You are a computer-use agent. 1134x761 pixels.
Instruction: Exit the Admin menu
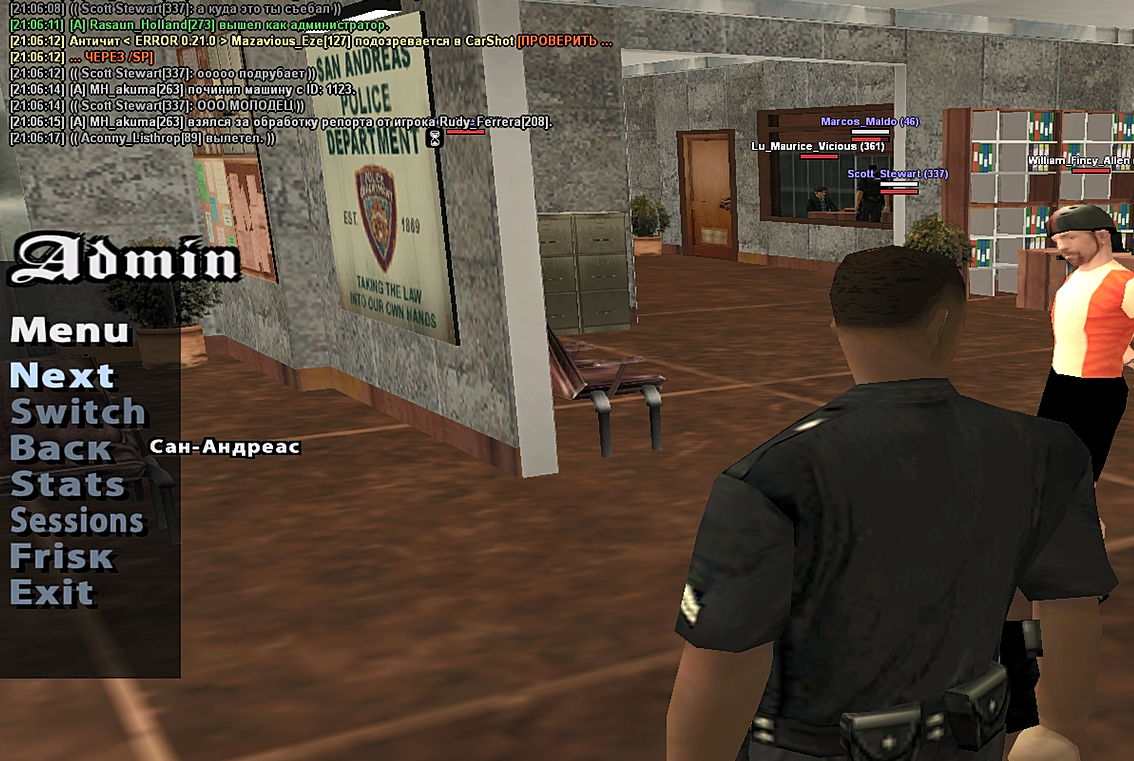coord(51,593)
